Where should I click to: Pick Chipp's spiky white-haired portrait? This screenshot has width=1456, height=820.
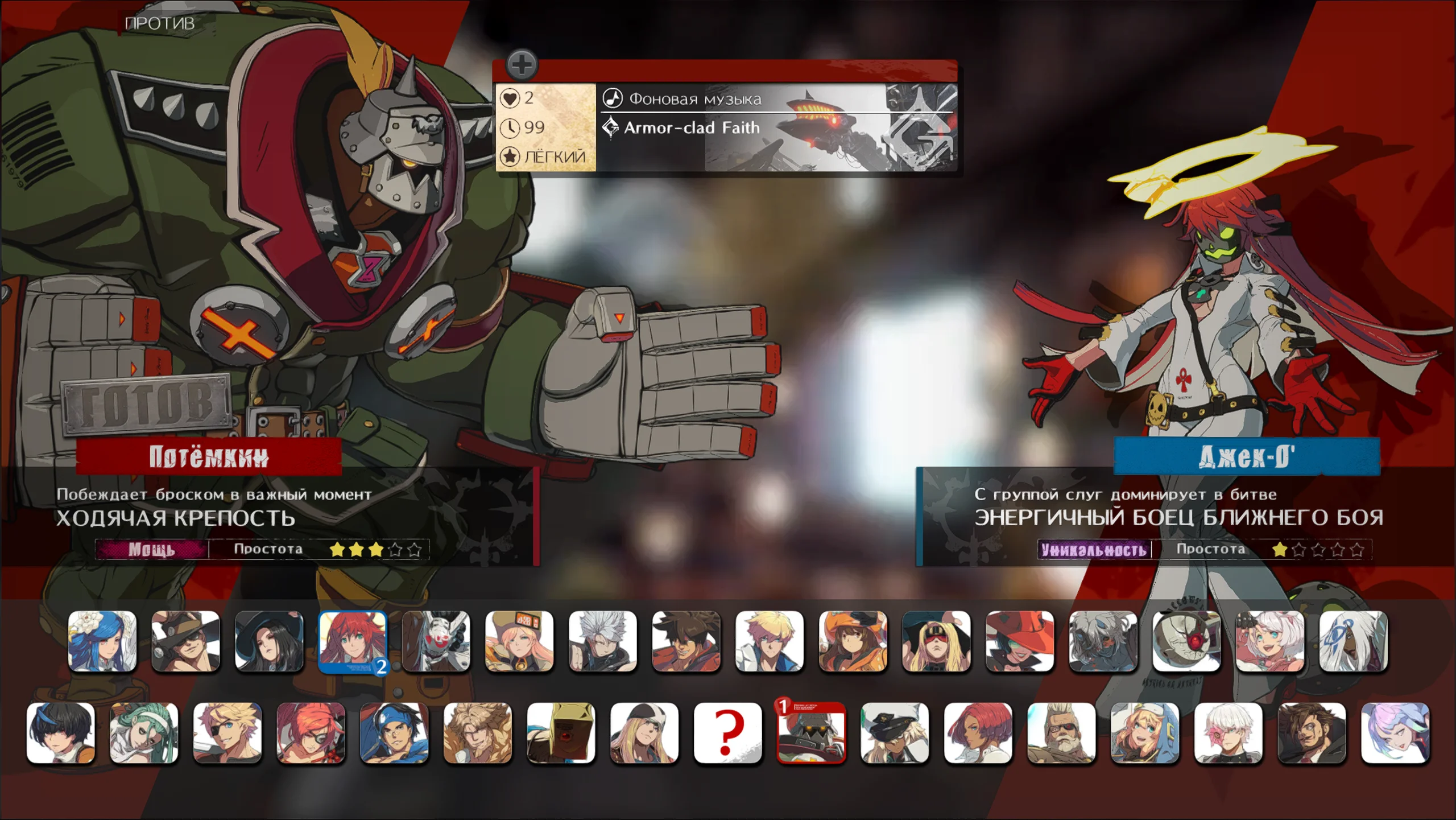pos(603,641)
